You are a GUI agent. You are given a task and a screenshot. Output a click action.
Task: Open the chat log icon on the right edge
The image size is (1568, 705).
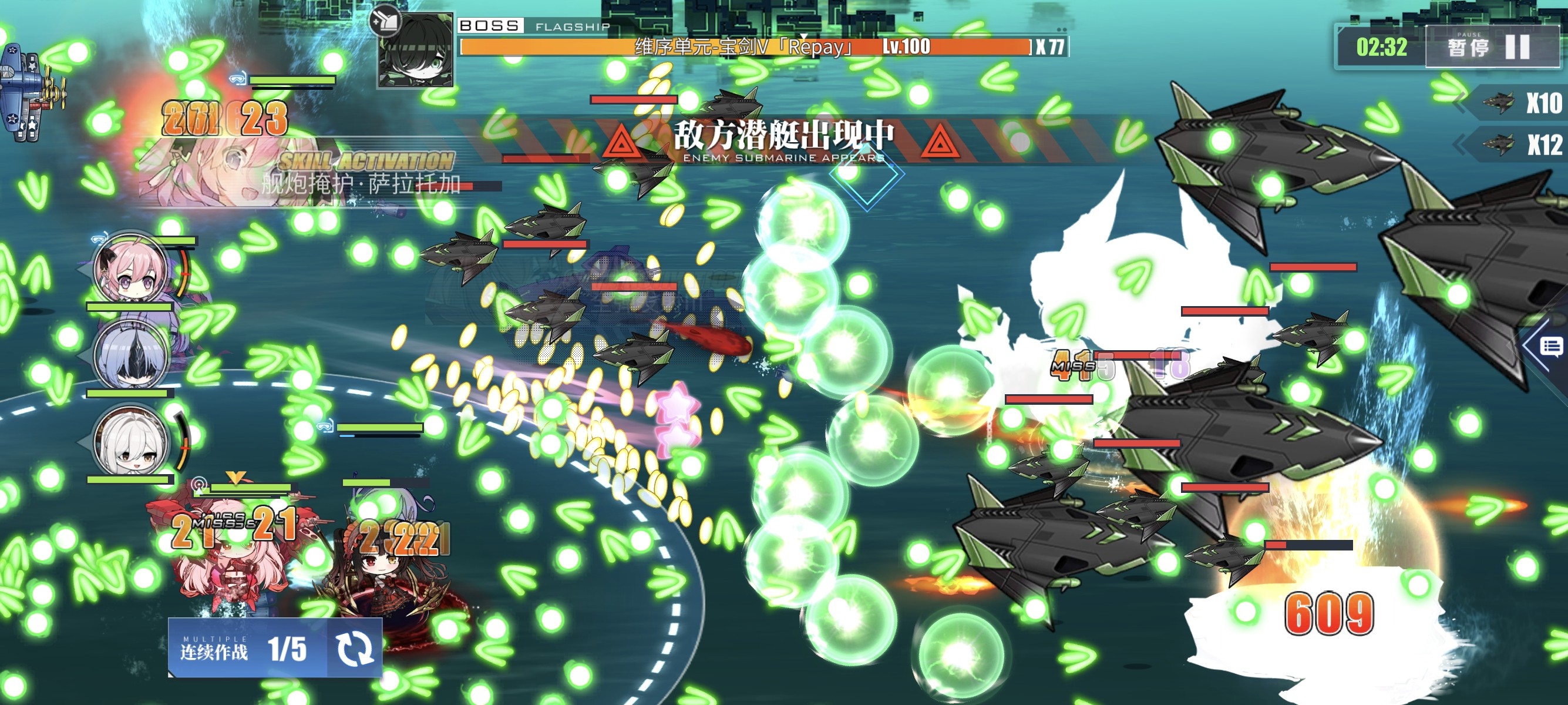[1550, 347]
